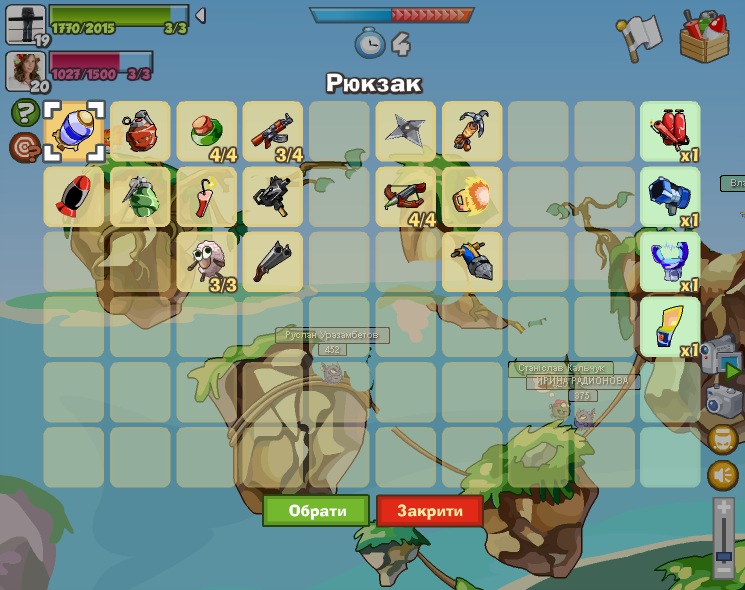Confirm selection with the green Обрати button

[316, 511]
